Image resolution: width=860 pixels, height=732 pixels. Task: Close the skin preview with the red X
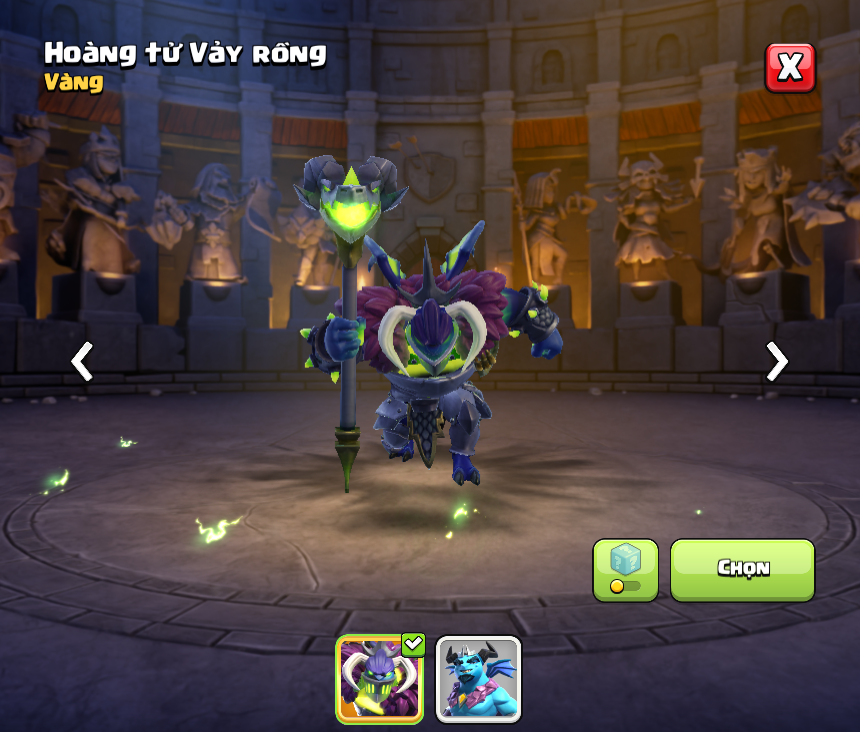790,68
